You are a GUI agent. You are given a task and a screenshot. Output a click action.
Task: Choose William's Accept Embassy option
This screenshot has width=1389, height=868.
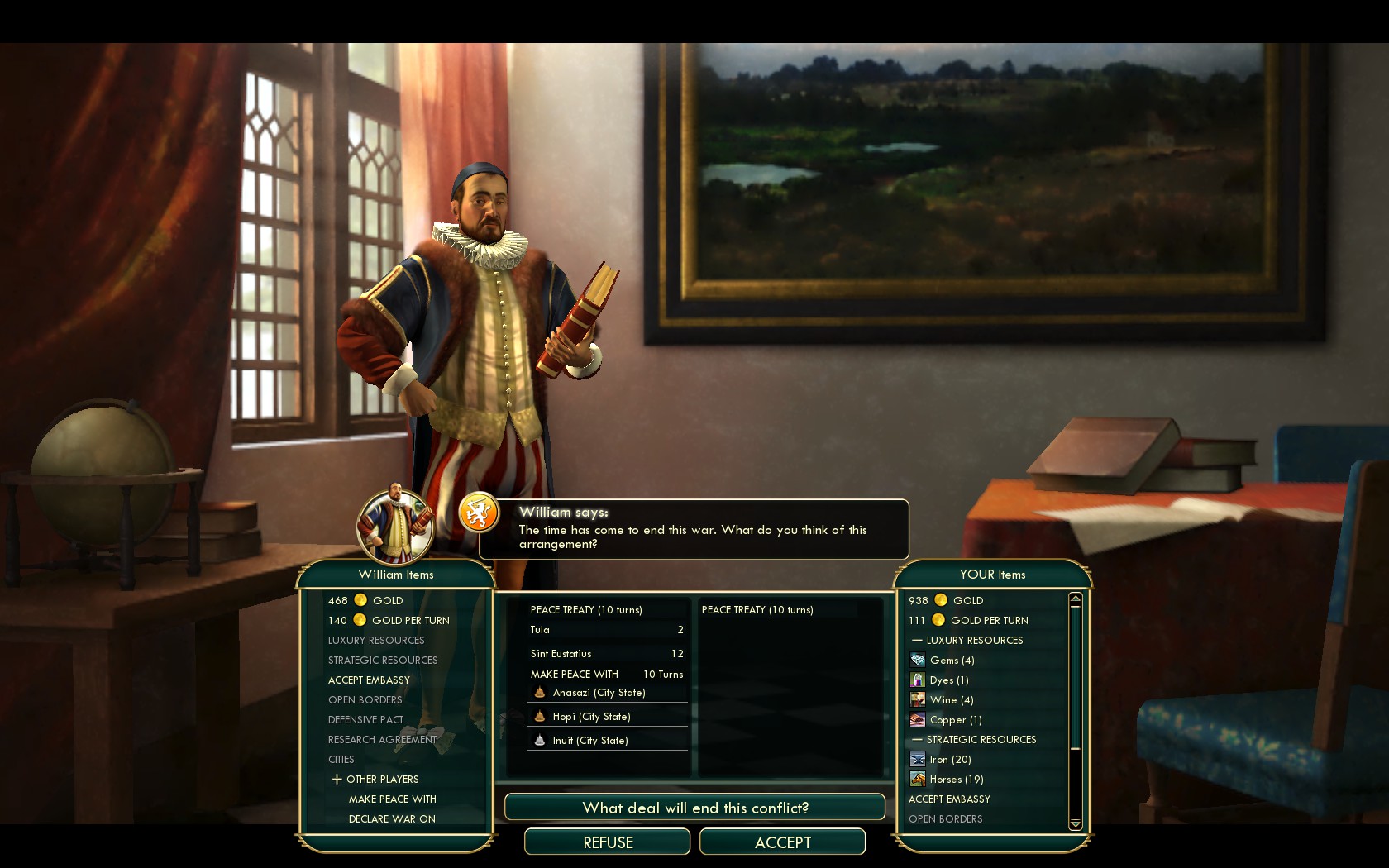(x=369, y=680)
